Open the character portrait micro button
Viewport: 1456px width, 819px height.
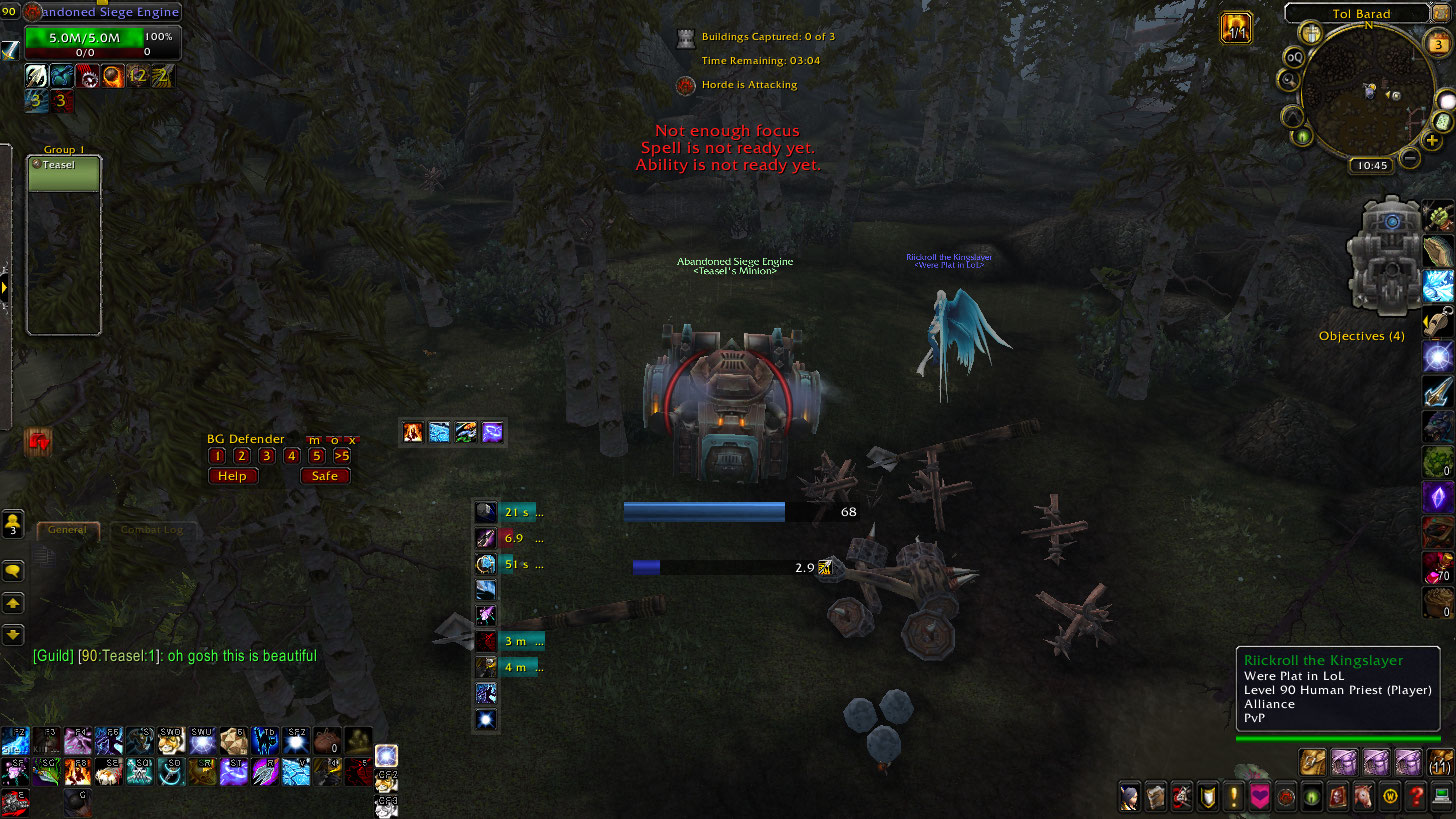pos(1130,797)
